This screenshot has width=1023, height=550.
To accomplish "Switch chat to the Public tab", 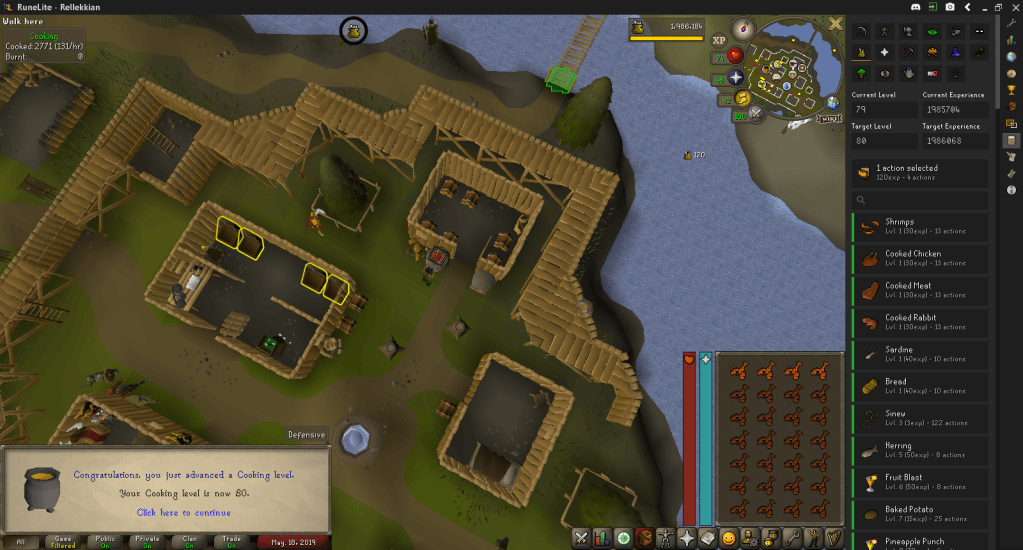I will [x=105, y=541].
